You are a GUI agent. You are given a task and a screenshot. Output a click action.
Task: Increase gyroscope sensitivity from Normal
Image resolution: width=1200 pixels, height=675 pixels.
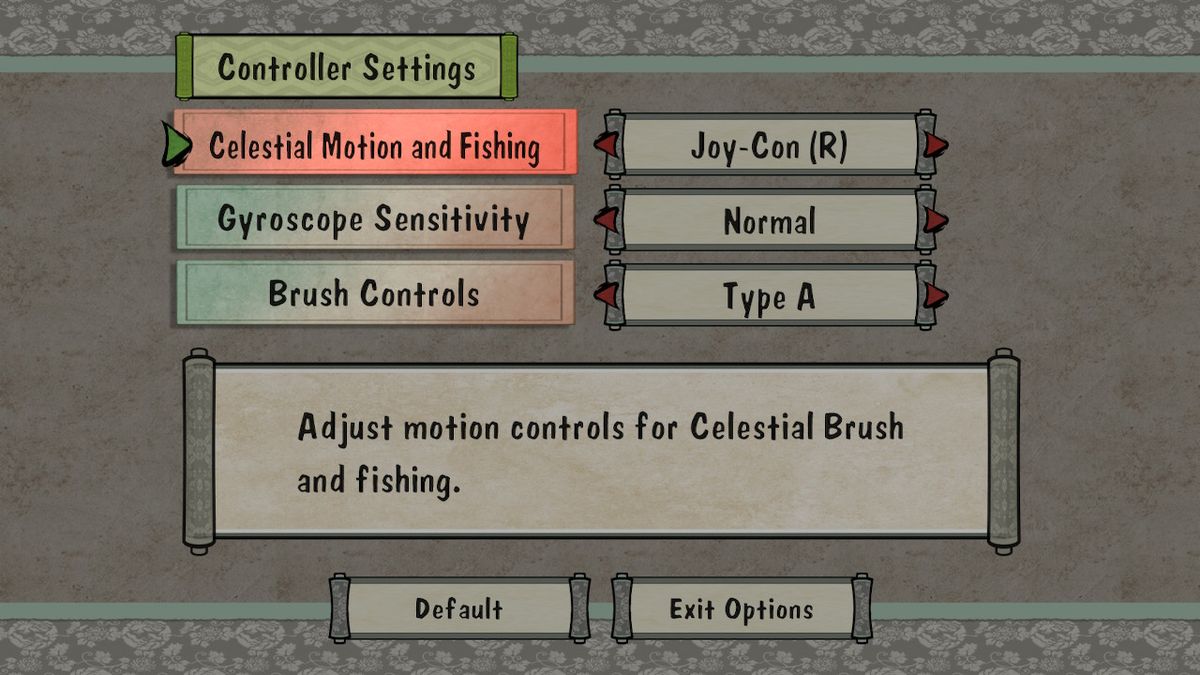(935, 220)
